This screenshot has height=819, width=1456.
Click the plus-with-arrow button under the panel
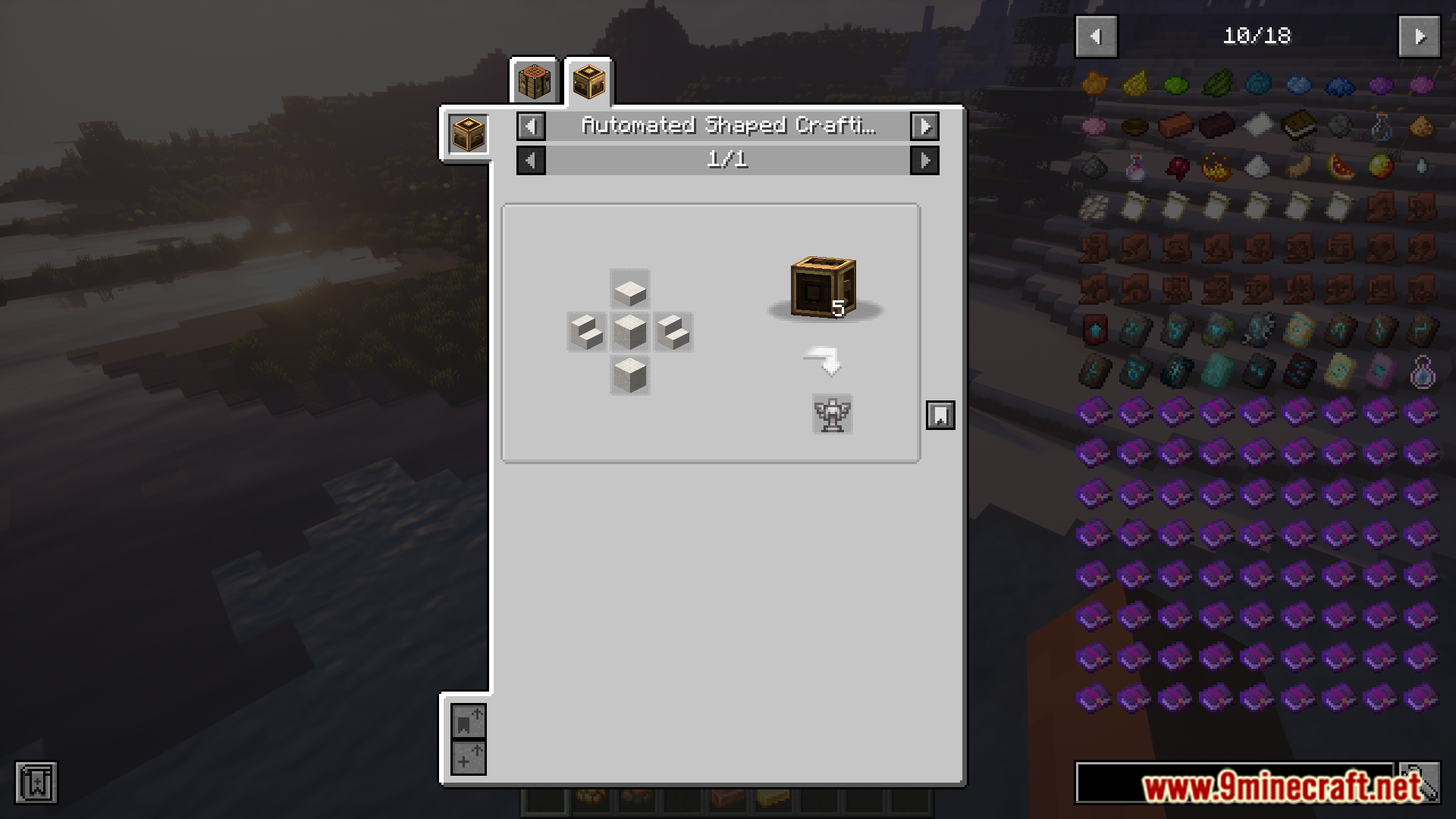468,757
